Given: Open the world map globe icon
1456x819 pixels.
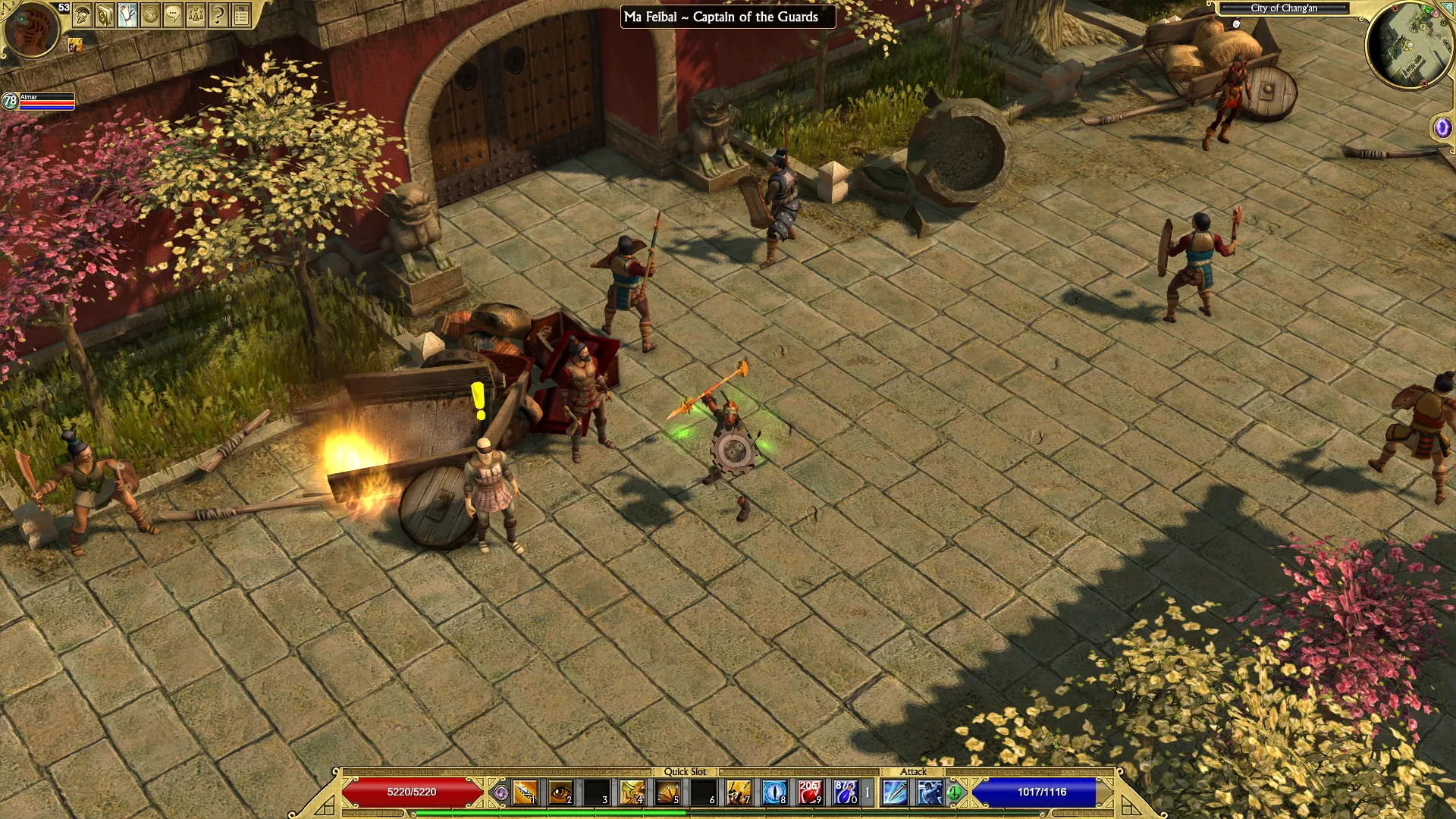Looking at the screenshot, I should (150, 14).
